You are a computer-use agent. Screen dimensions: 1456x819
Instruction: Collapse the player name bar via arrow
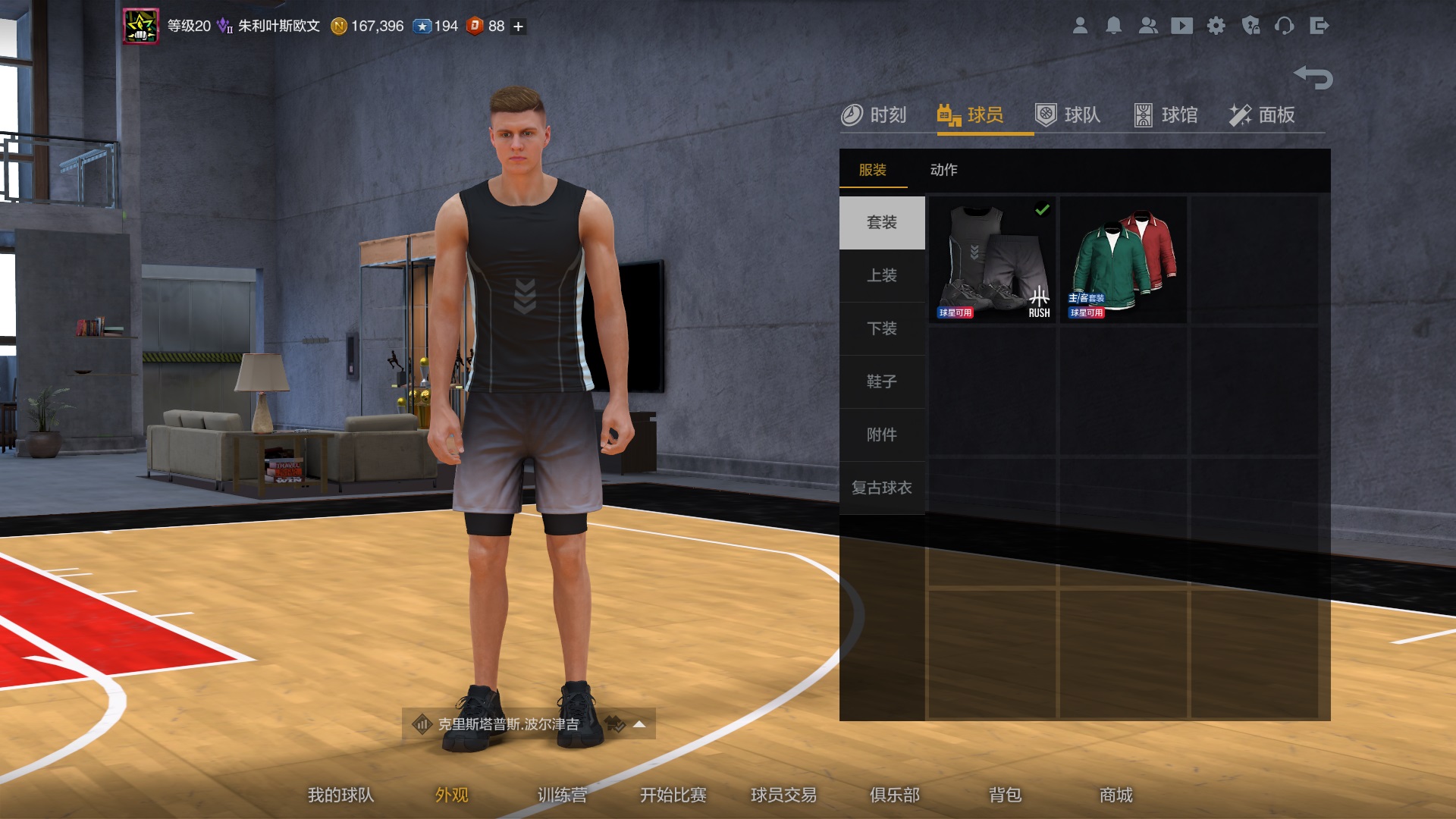(639, 724)
